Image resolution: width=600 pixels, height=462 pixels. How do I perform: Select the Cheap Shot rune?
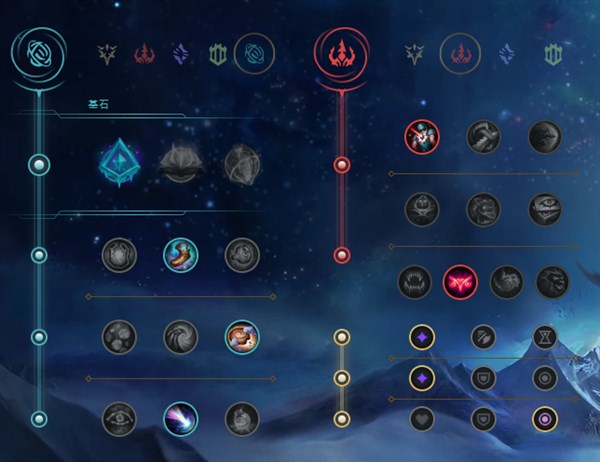point(420,136)
